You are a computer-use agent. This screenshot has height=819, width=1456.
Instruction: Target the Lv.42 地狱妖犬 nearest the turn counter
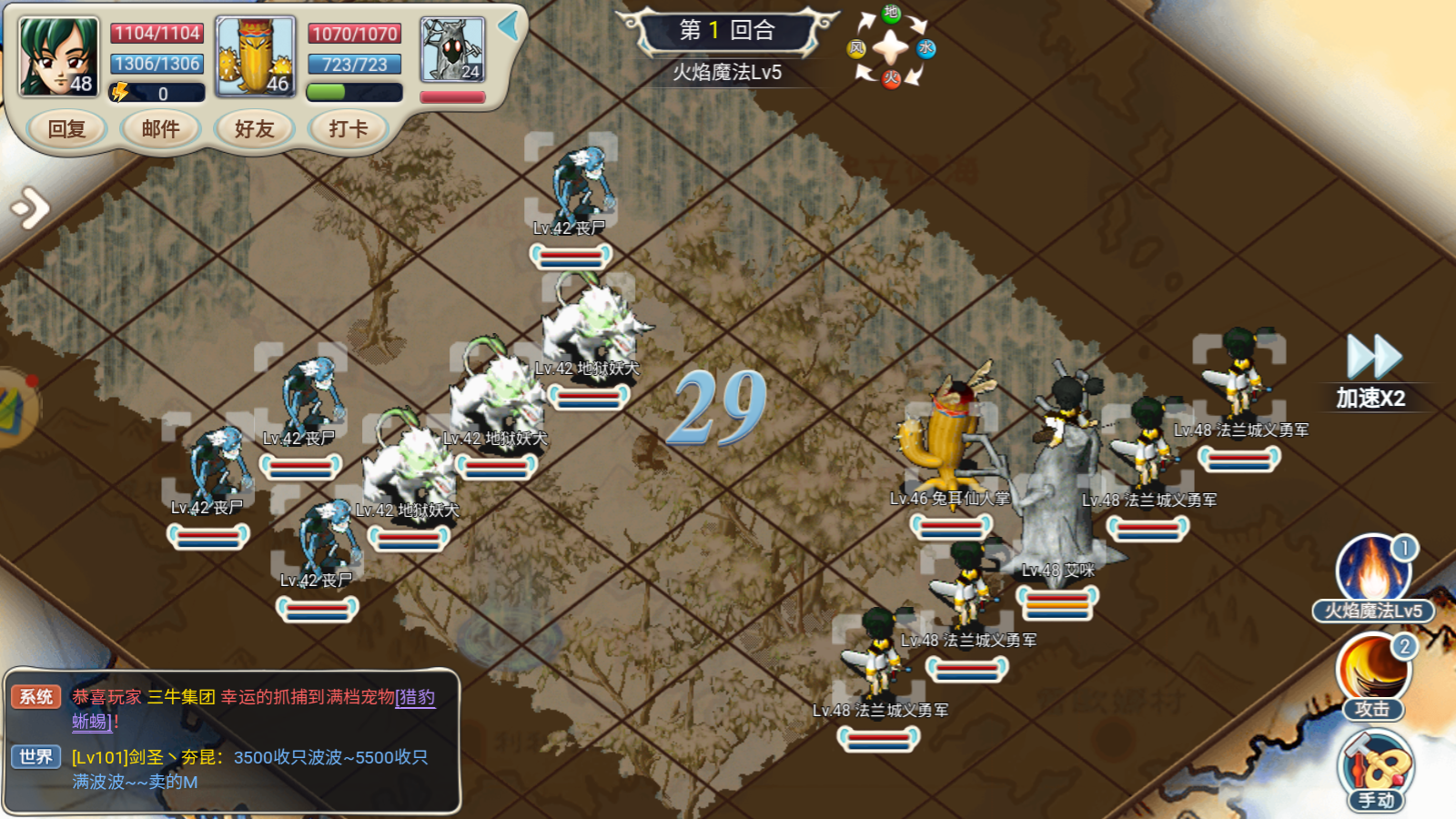point(593,328)
